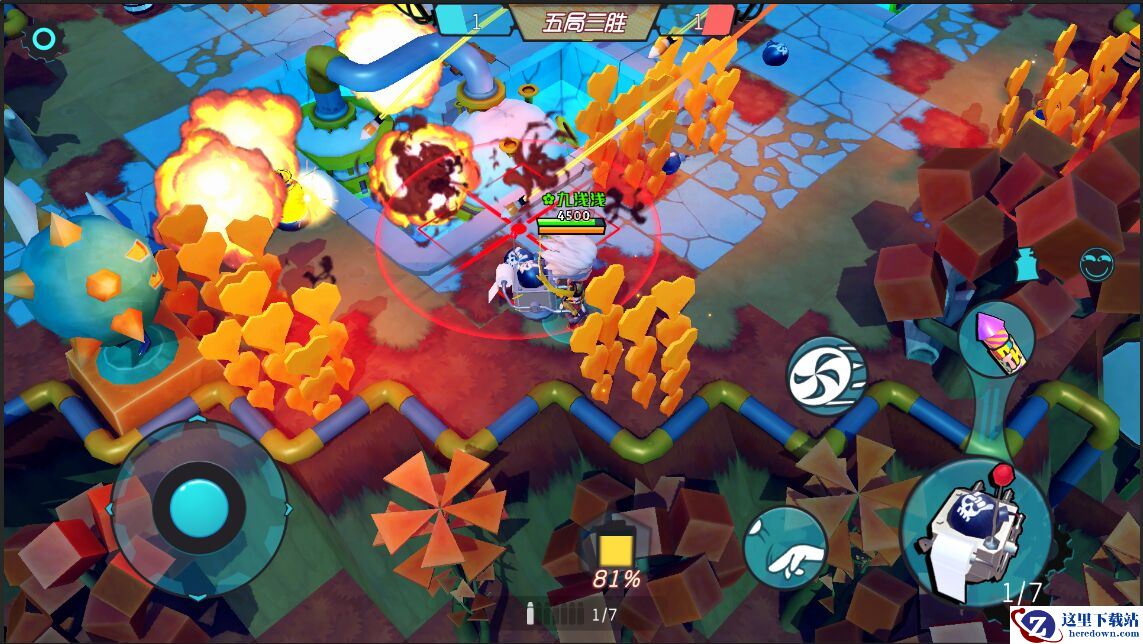Open the gear settings icon
The width and height of the screenshot is (1143, 644).
click(x=43, y=40)
